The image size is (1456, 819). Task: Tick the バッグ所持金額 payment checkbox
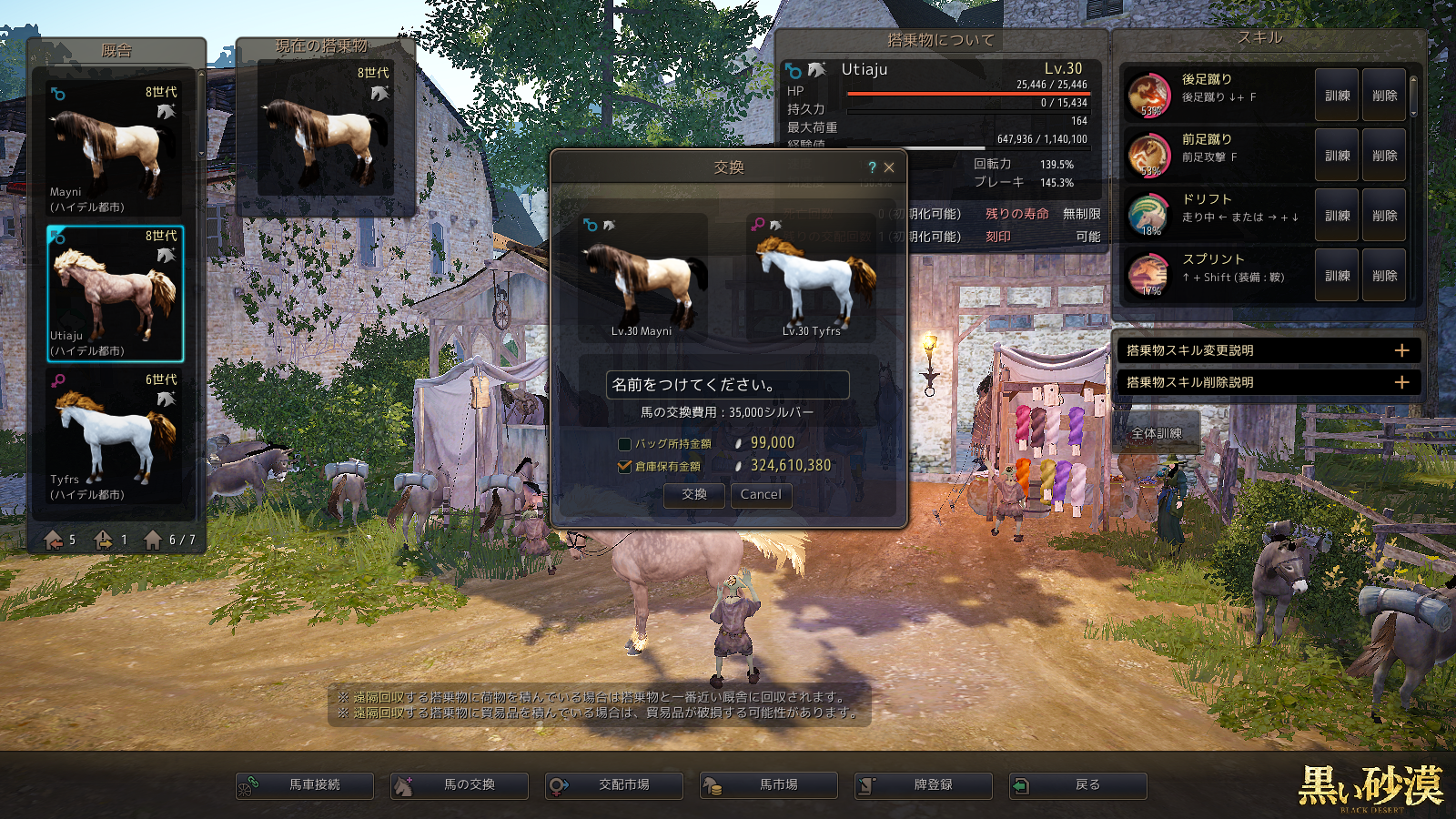pos(624,444)
